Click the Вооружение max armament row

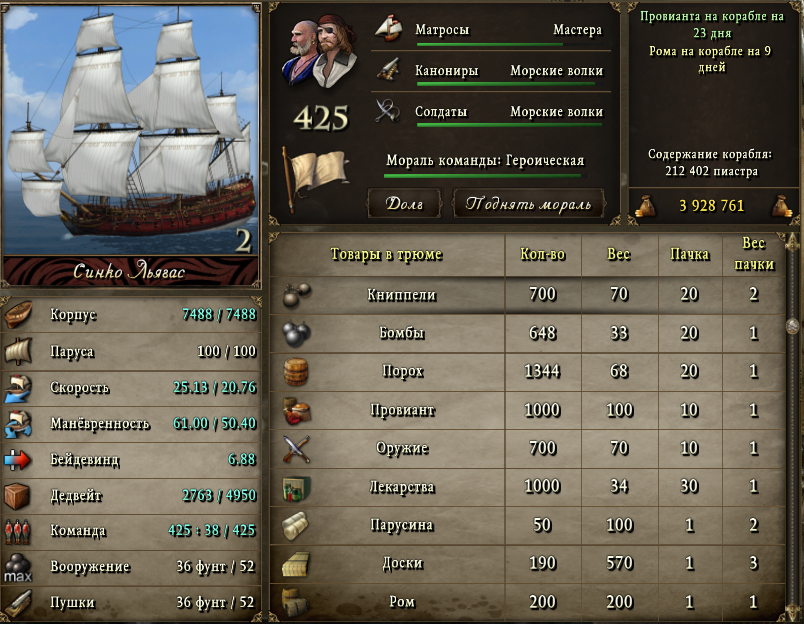point(131,566)
